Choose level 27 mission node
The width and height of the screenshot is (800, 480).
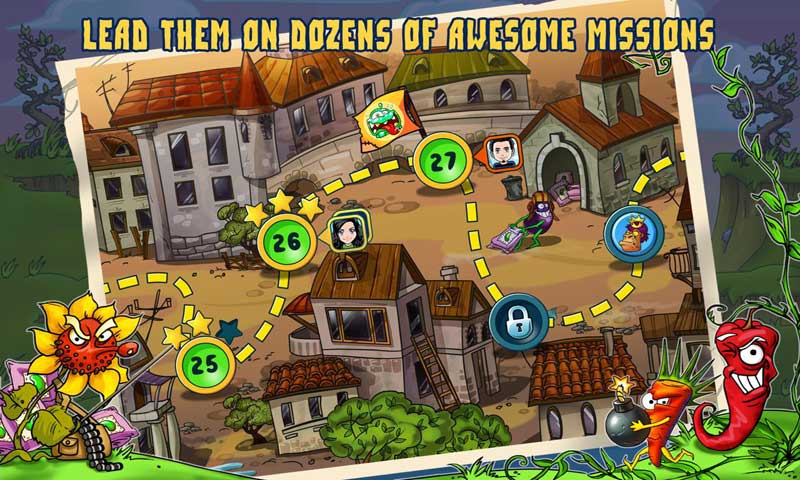[x=443, y=161]
